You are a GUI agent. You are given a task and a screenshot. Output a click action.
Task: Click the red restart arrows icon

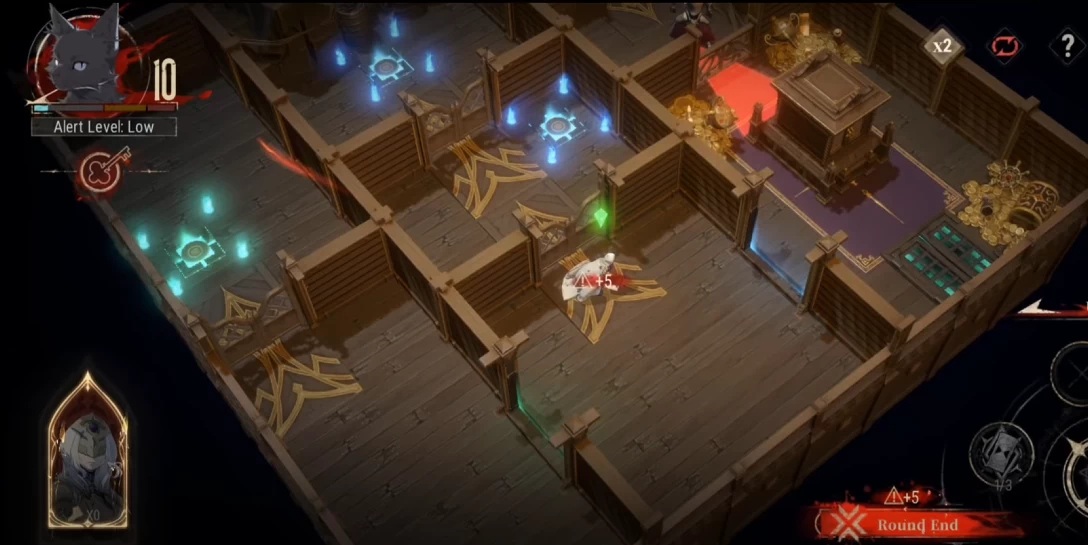pos(1002,46)
